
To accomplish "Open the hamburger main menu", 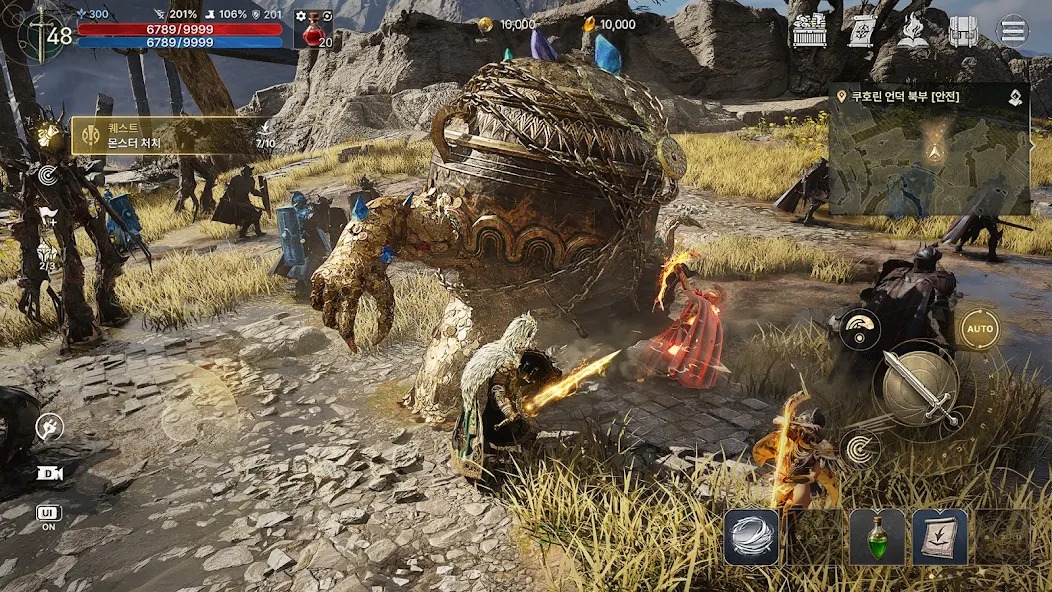I will click(x=1013, y=31).
